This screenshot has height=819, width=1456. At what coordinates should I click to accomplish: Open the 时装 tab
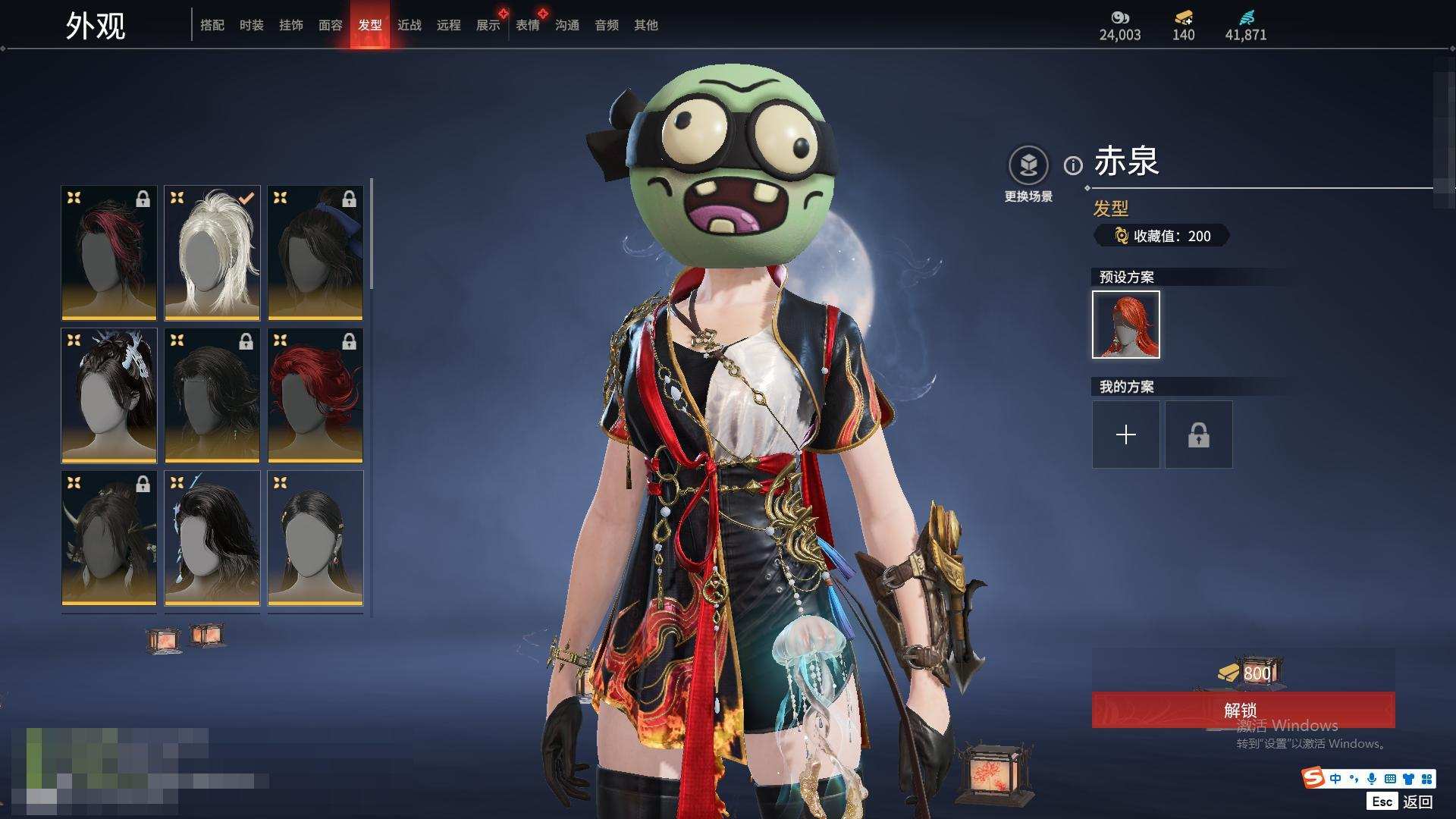(x=251, y=25)
